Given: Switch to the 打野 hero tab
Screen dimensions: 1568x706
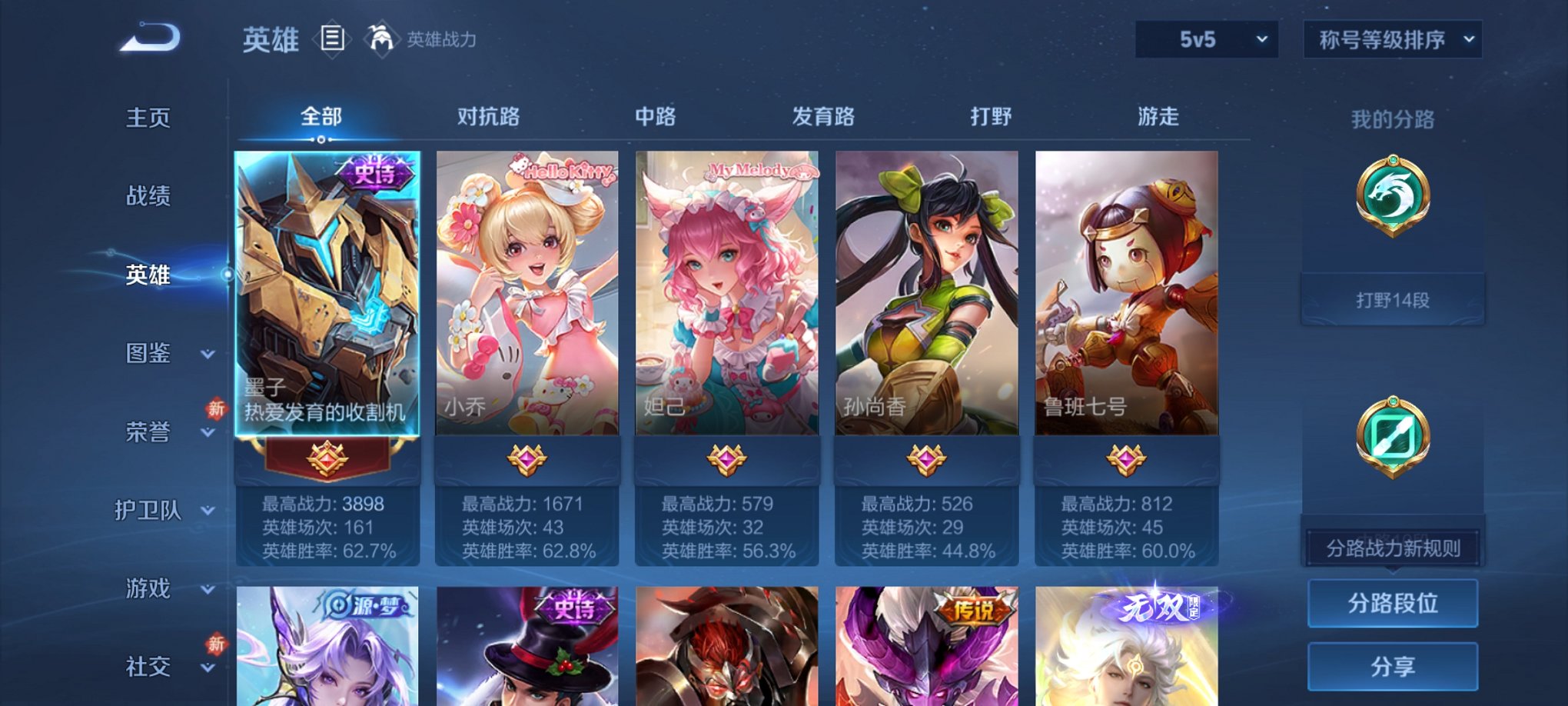Looking at the screenshot, I should click(x=992, y=117).
